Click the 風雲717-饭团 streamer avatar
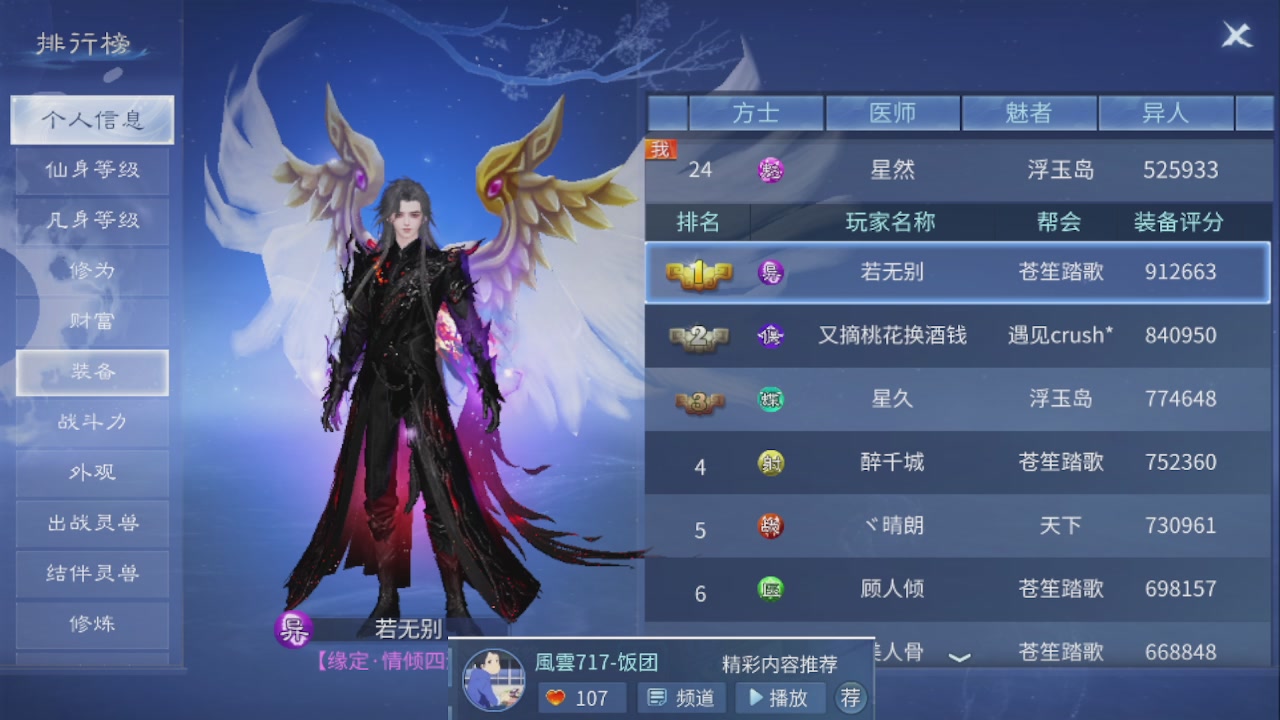Viewport: 1280px width, 720px height. (x=492, y=678)
